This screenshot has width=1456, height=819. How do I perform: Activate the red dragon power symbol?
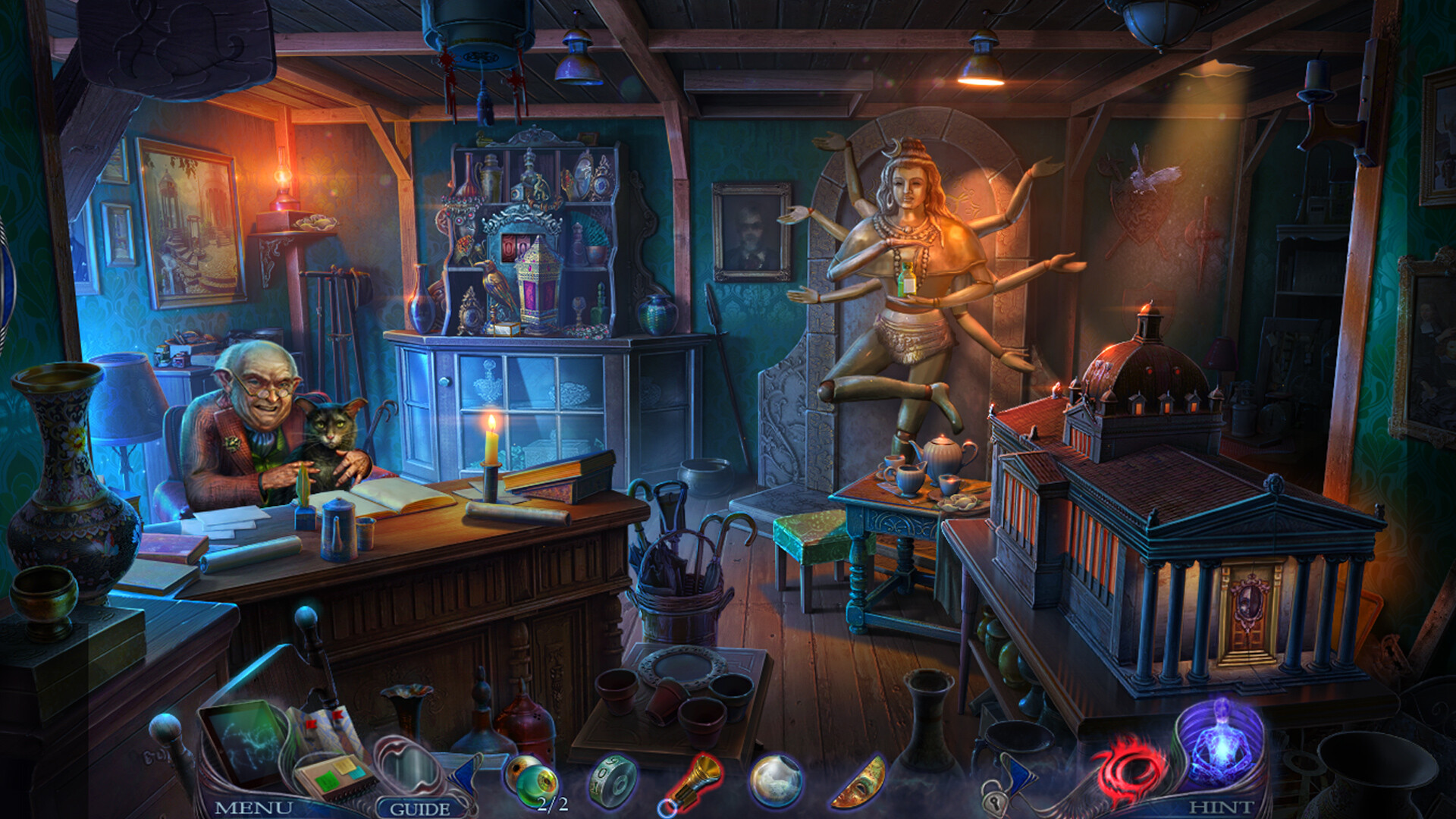coord(1128,768)
